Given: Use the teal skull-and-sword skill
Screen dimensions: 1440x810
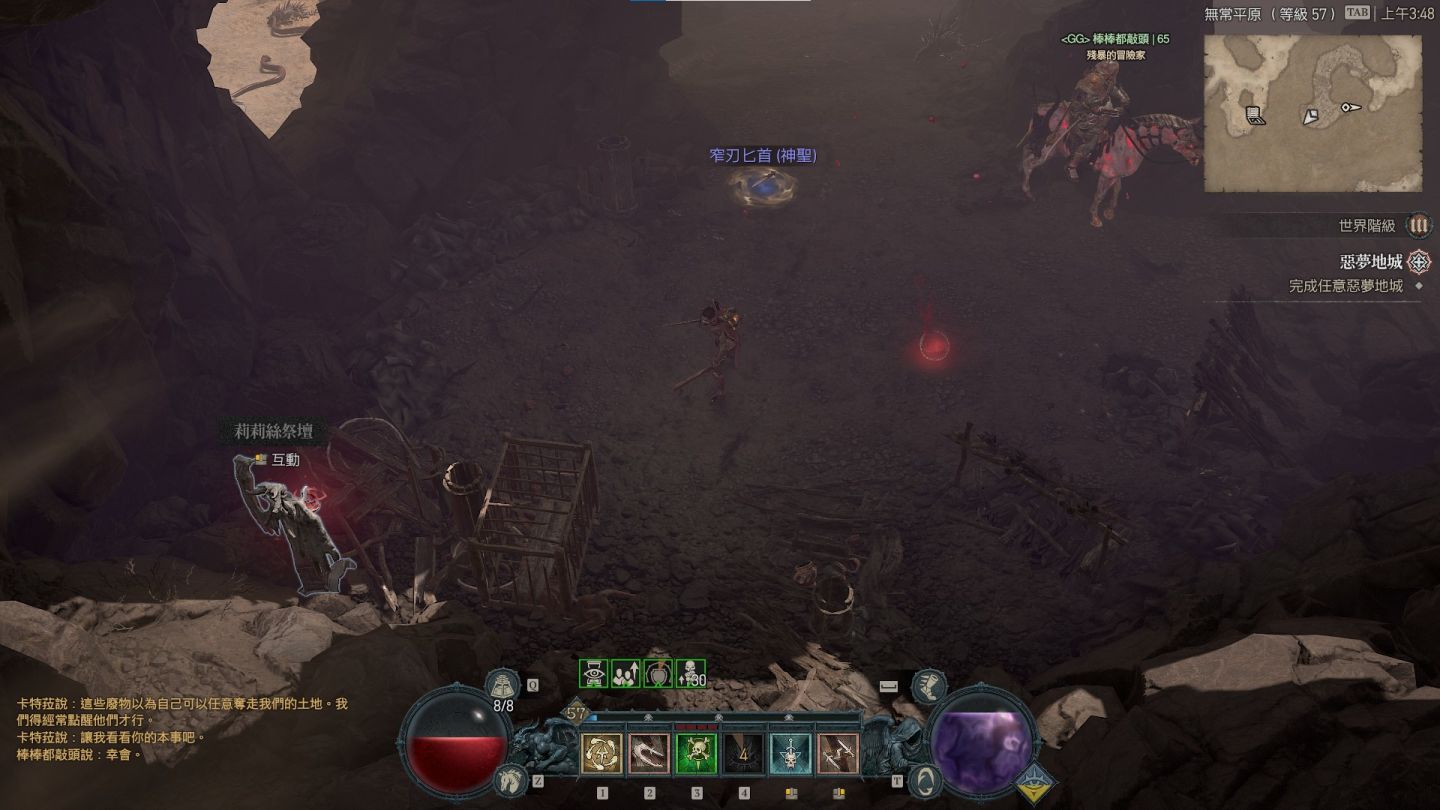Looking at the screenshot, I should 791,754.
